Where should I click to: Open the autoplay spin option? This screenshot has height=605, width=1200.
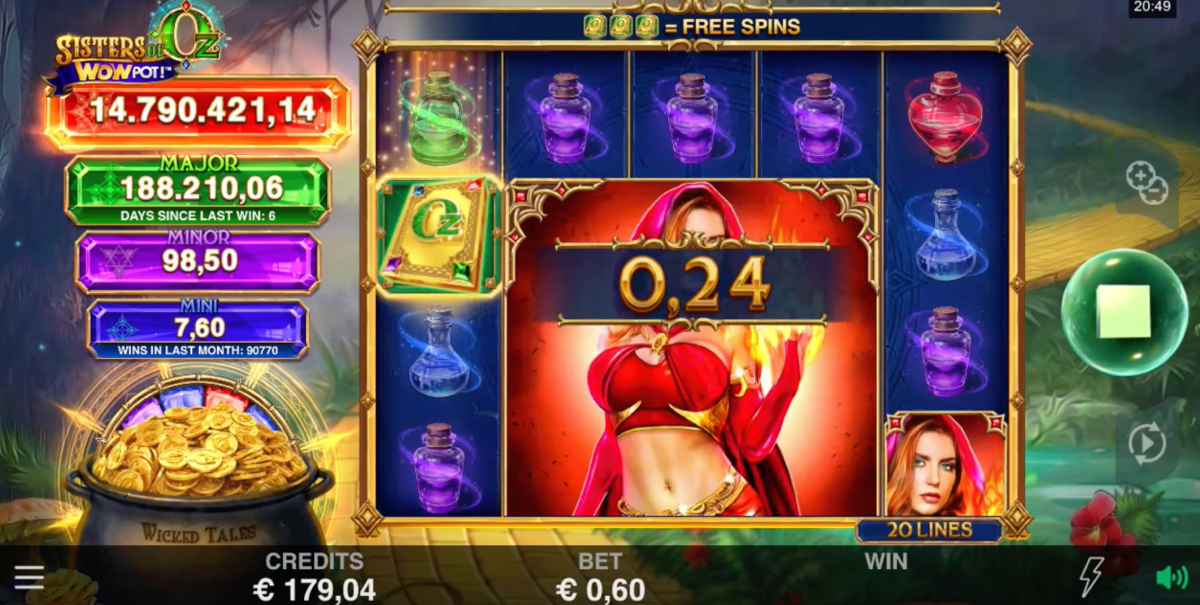1147,441
